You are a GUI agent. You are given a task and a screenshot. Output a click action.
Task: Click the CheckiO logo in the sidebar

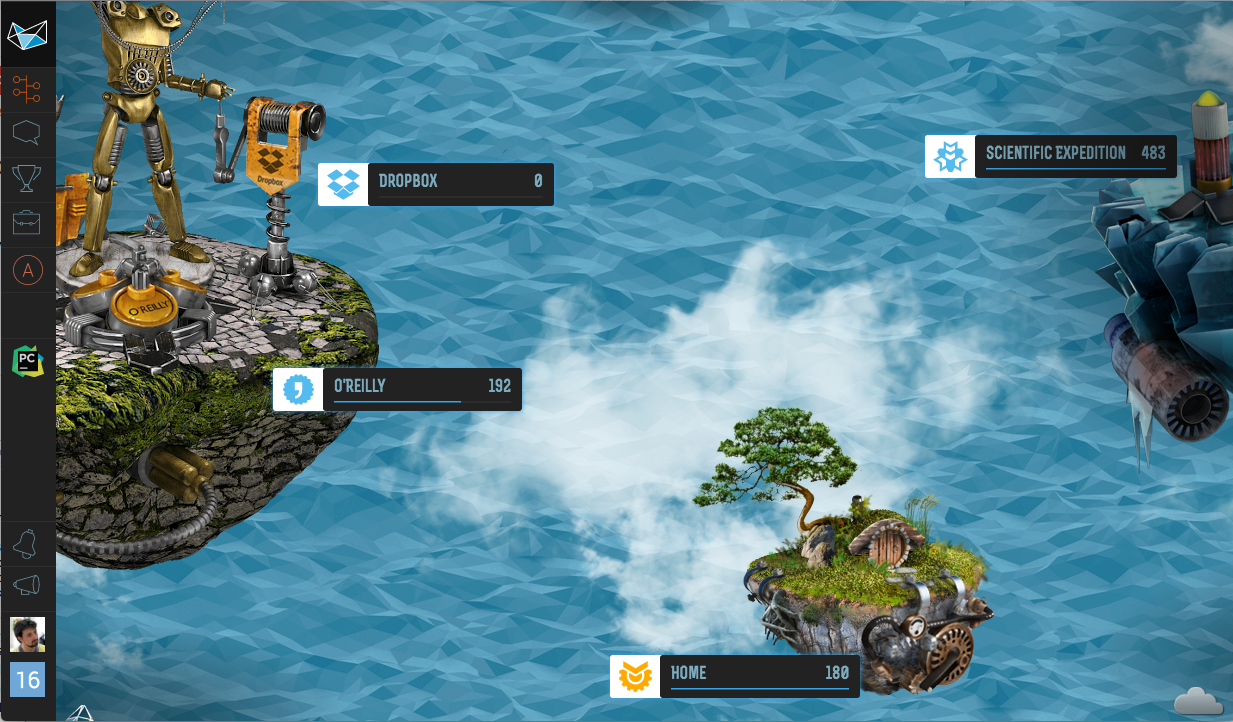(27, 34)
